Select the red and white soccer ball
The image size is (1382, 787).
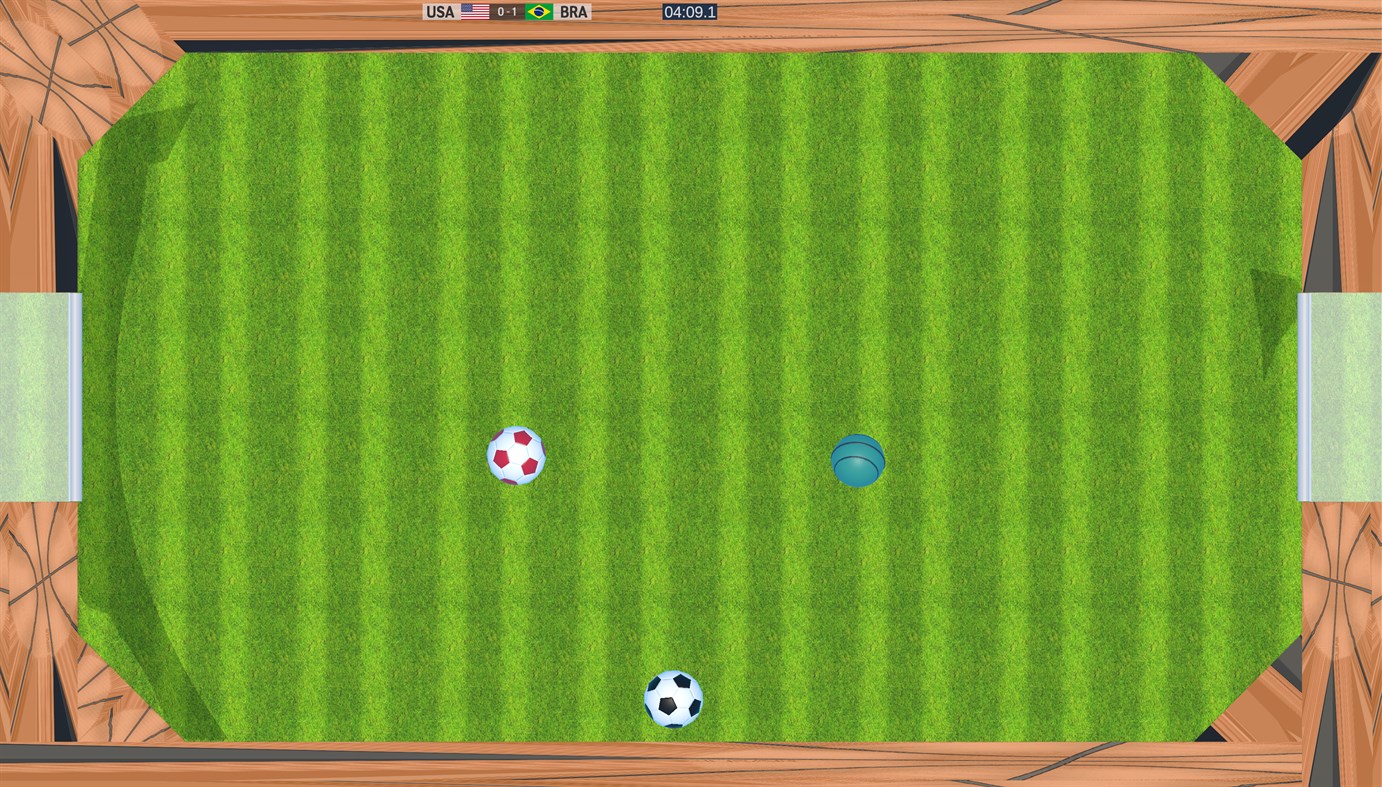tap(516, 457)
